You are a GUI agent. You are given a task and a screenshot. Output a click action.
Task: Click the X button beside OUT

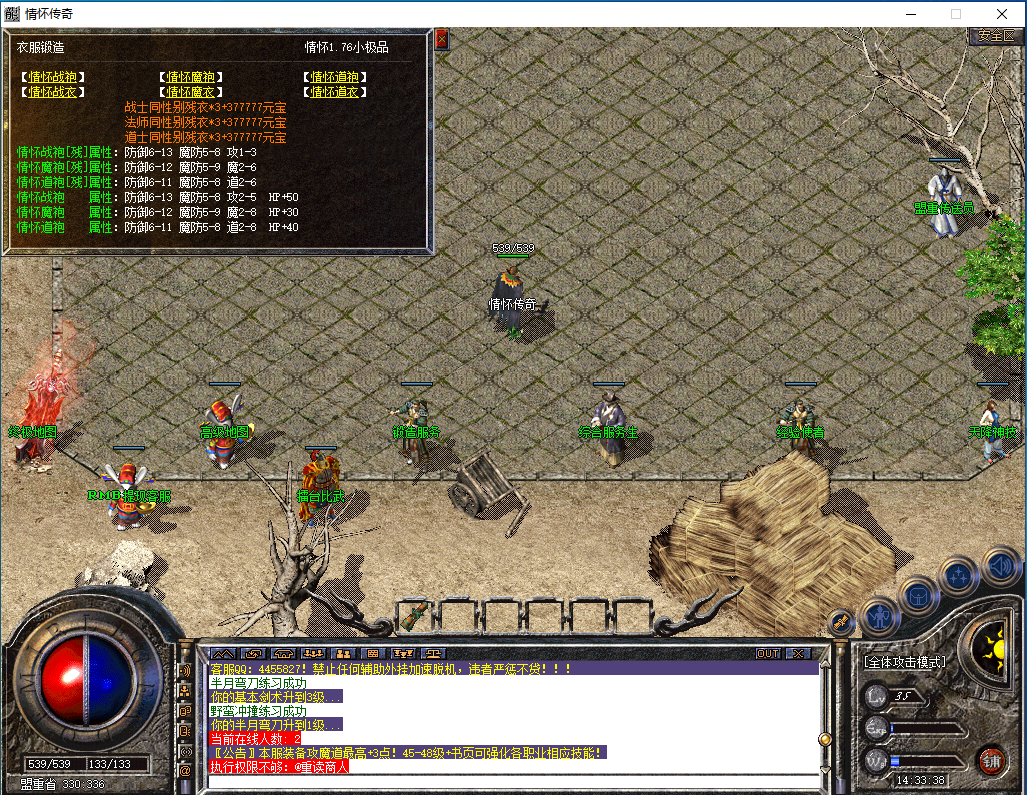click(x=797, y=654)
